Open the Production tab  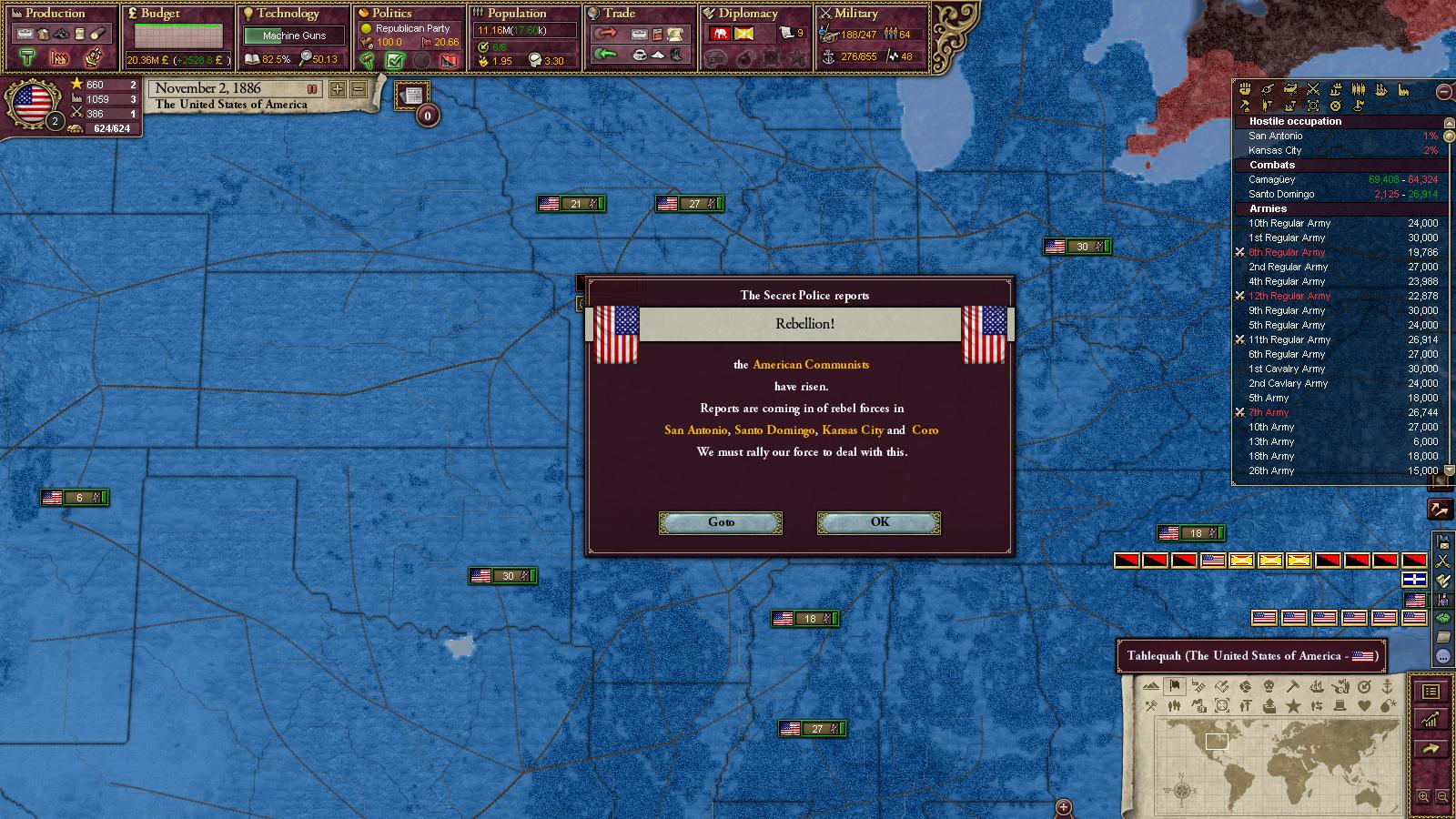click(x=55, y=14)
